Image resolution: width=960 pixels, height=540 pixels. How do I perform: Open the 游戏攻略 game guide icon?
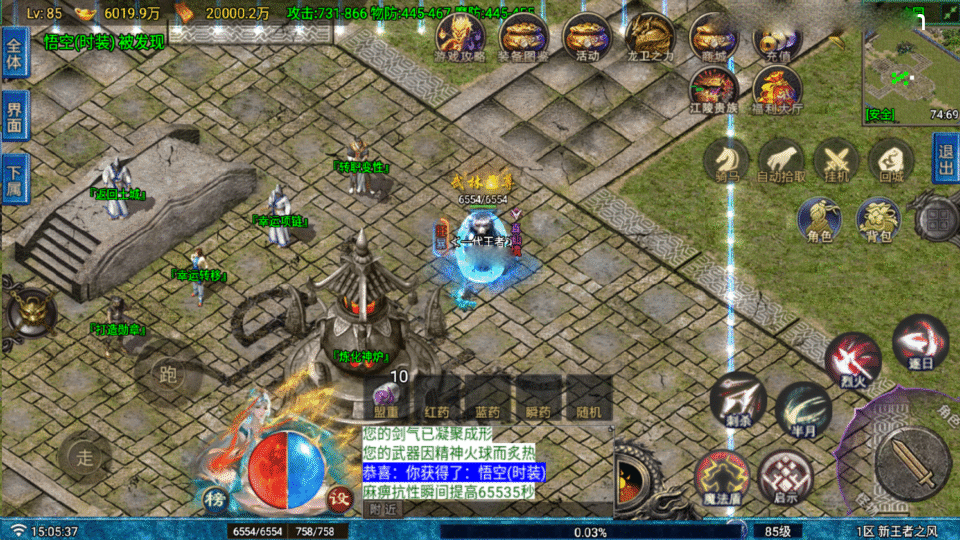click(460, 36)
